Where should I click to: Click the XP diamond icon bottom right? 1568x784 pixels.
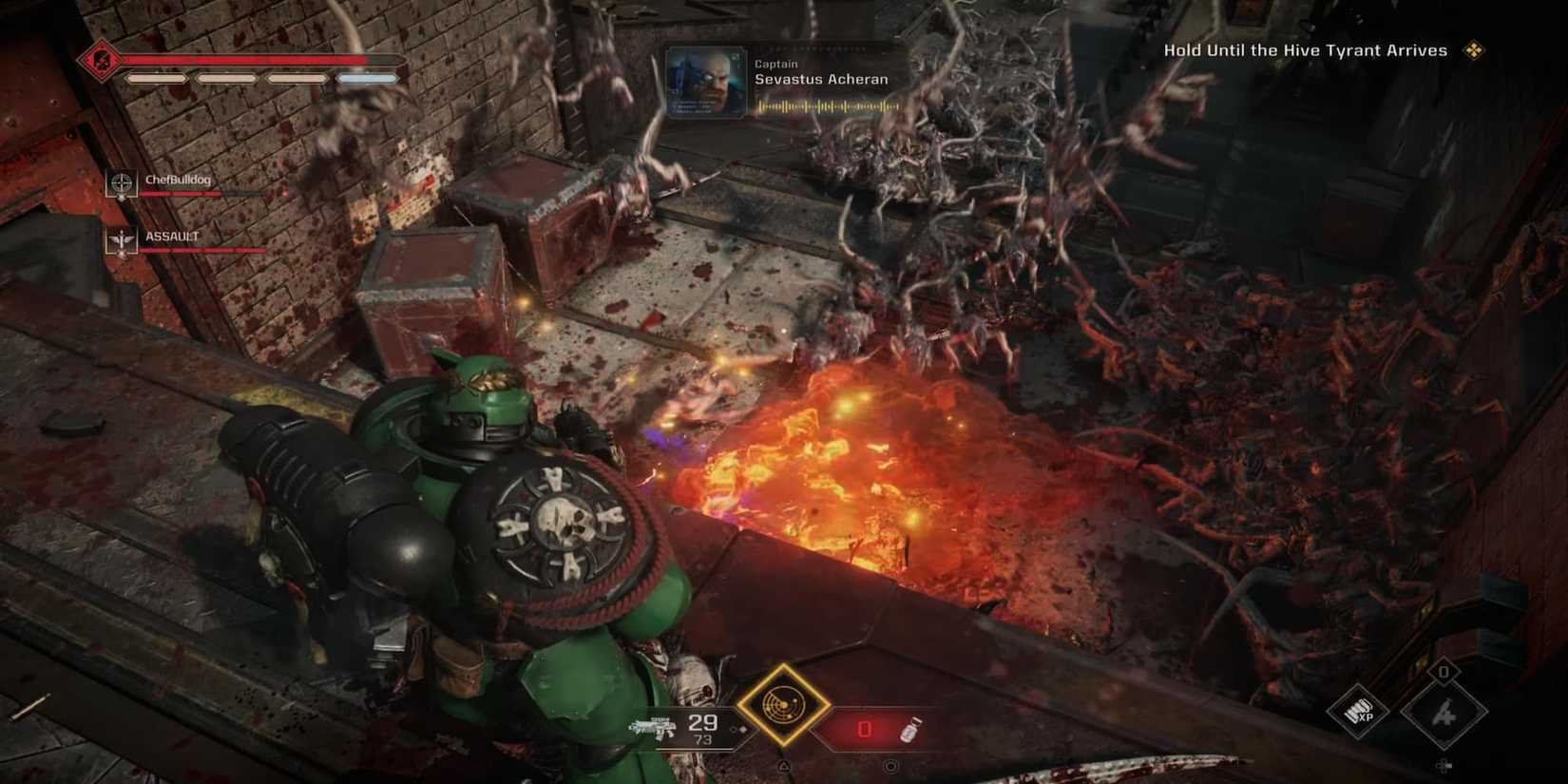1356,713
